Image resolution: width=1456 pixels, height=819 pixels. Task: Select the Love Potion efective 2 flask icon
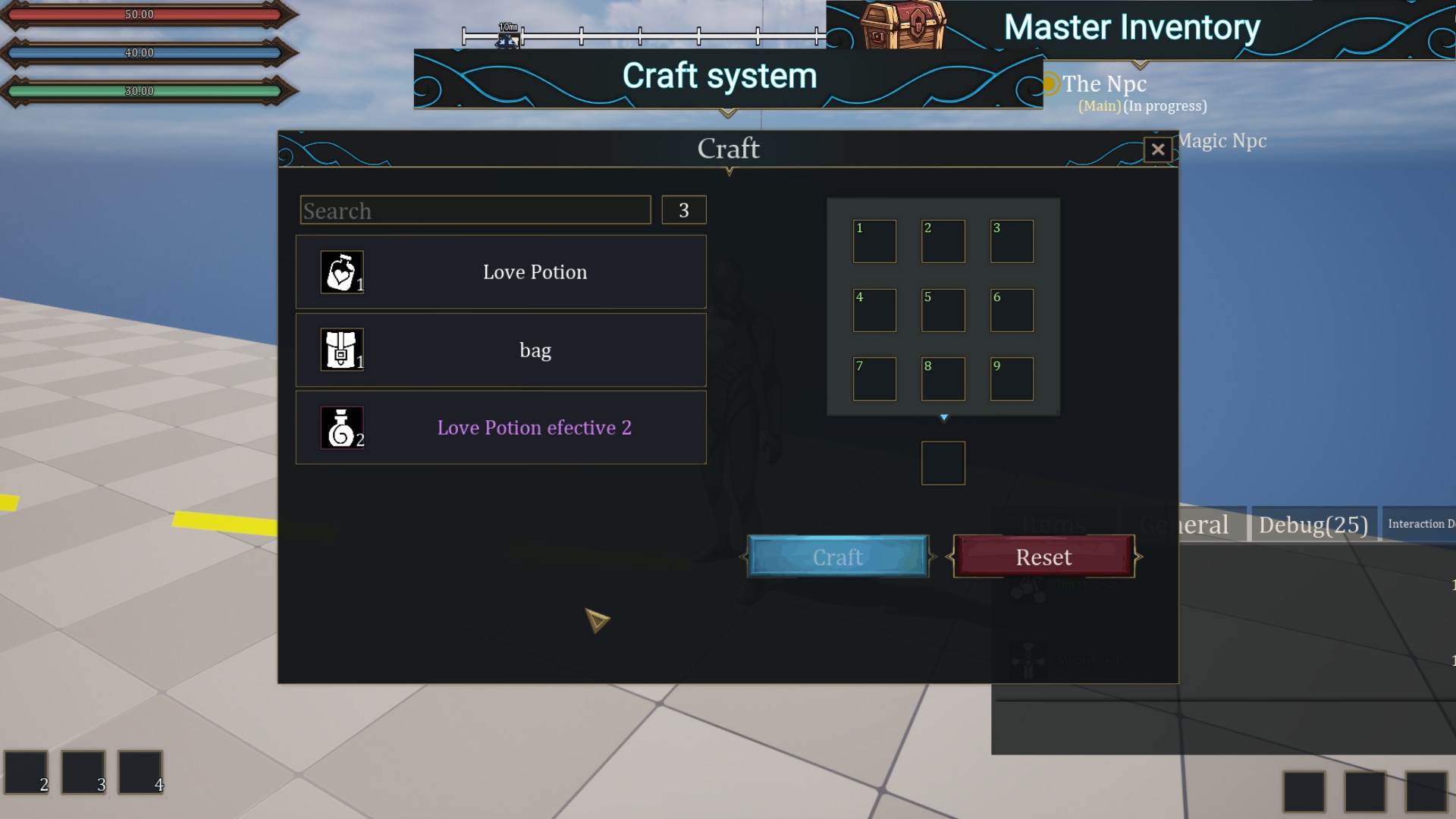click(341, 428)
